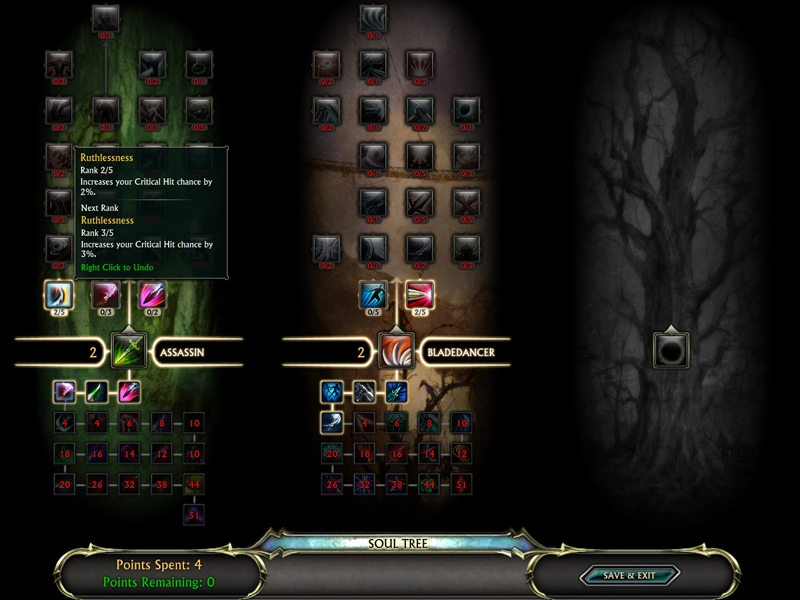Viewport: 800px width, 600px height.
Task: Add a point to the Ruthlessness talent
Action: click(59, 294)
